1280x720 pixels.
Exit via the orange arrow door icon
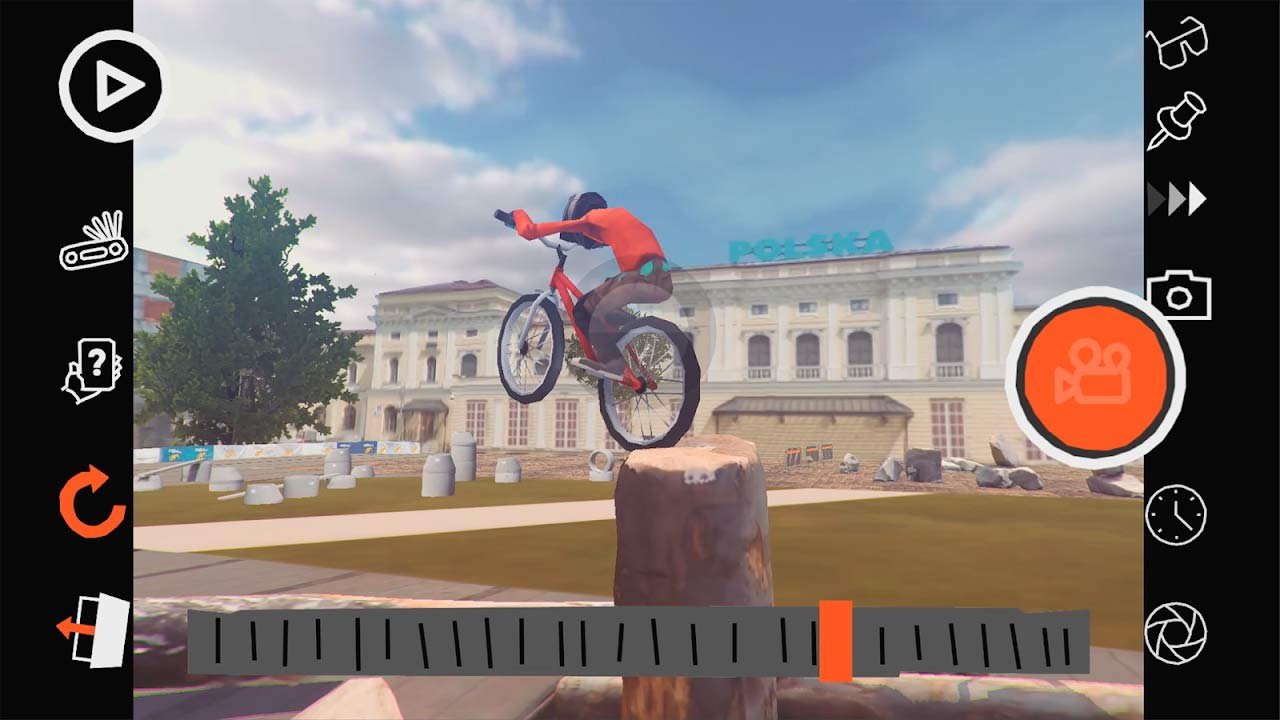click(94, 630)
